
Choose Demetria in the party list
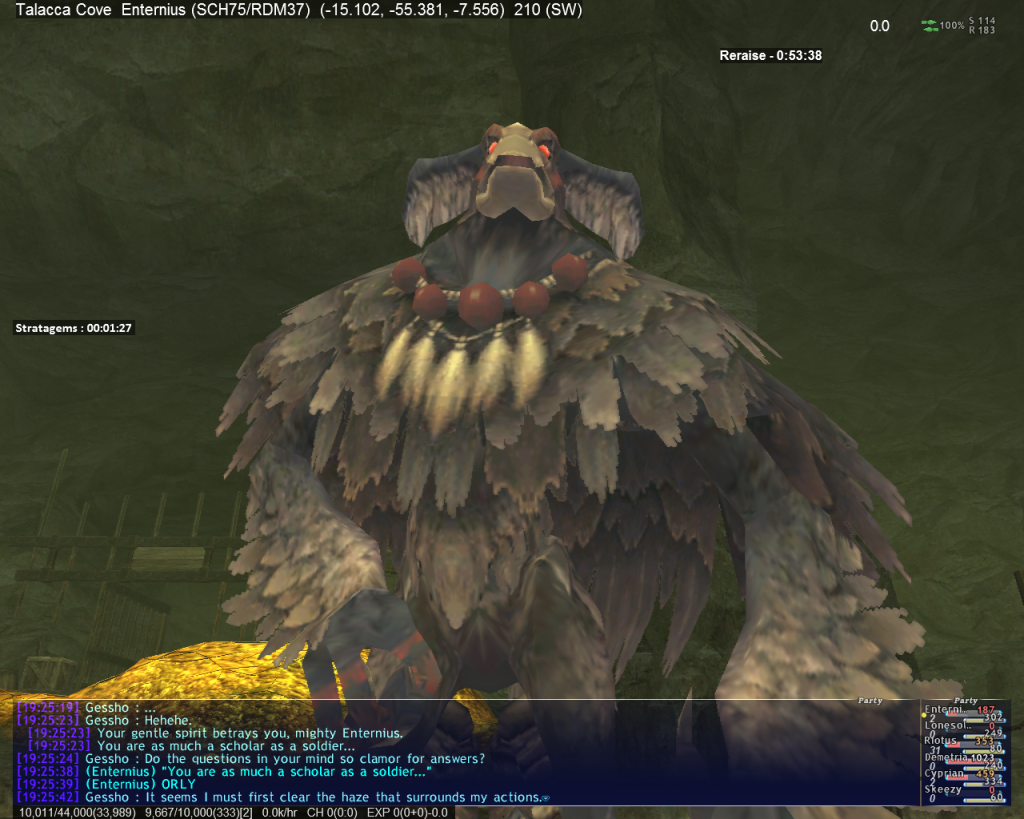(945, 758)
